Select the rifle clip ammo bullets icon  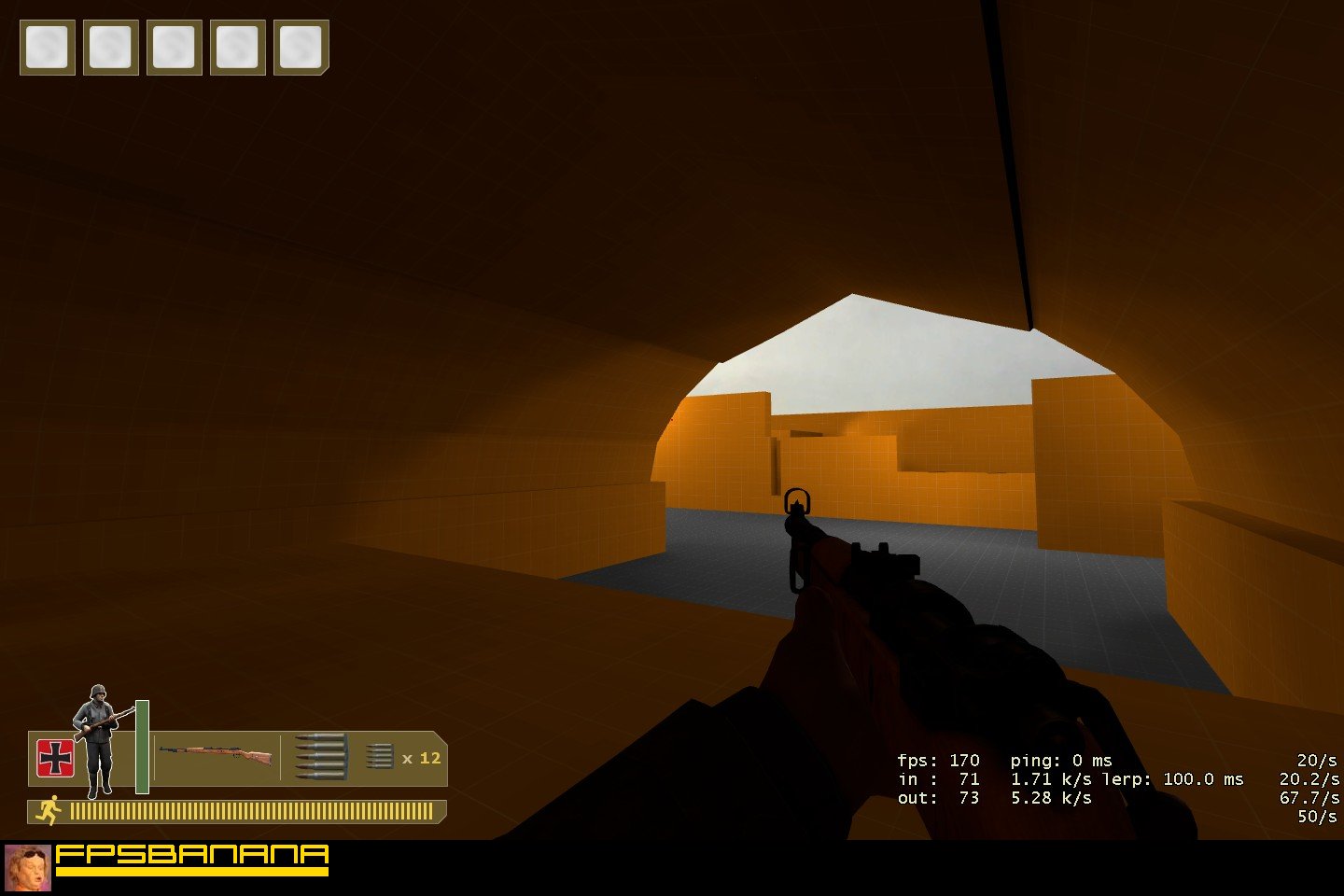(x=321, y=758)
